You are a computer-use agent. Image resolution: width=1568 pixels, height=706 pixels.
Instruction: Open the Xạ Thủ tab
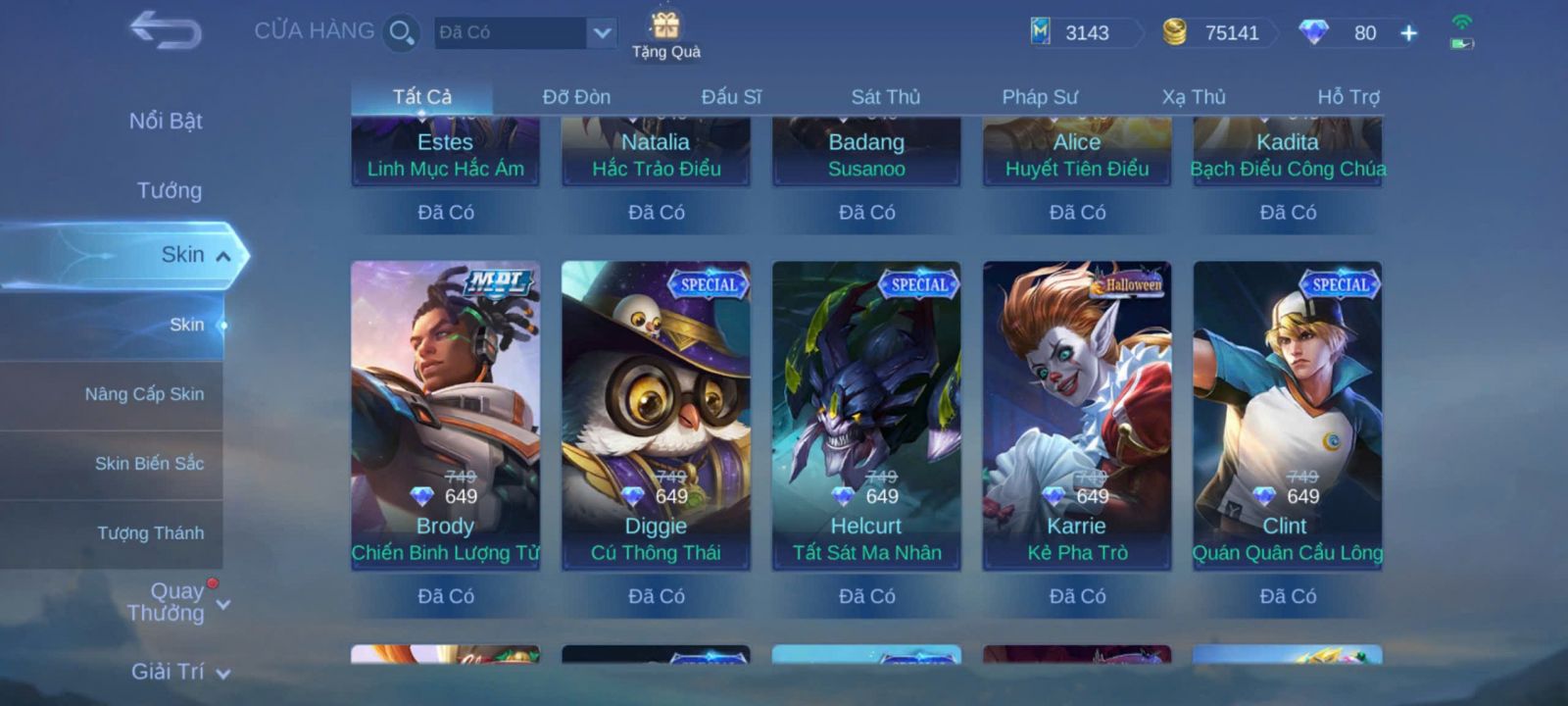1194,97
